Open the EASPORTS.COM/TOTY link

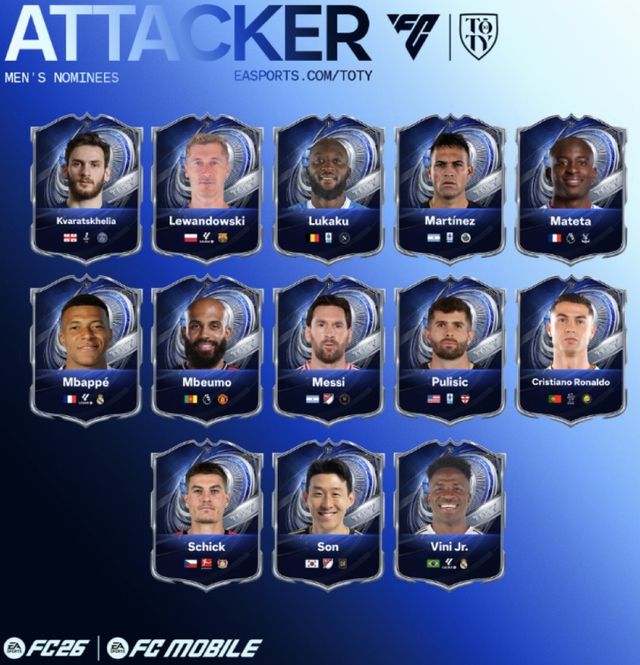click(296, 75)
